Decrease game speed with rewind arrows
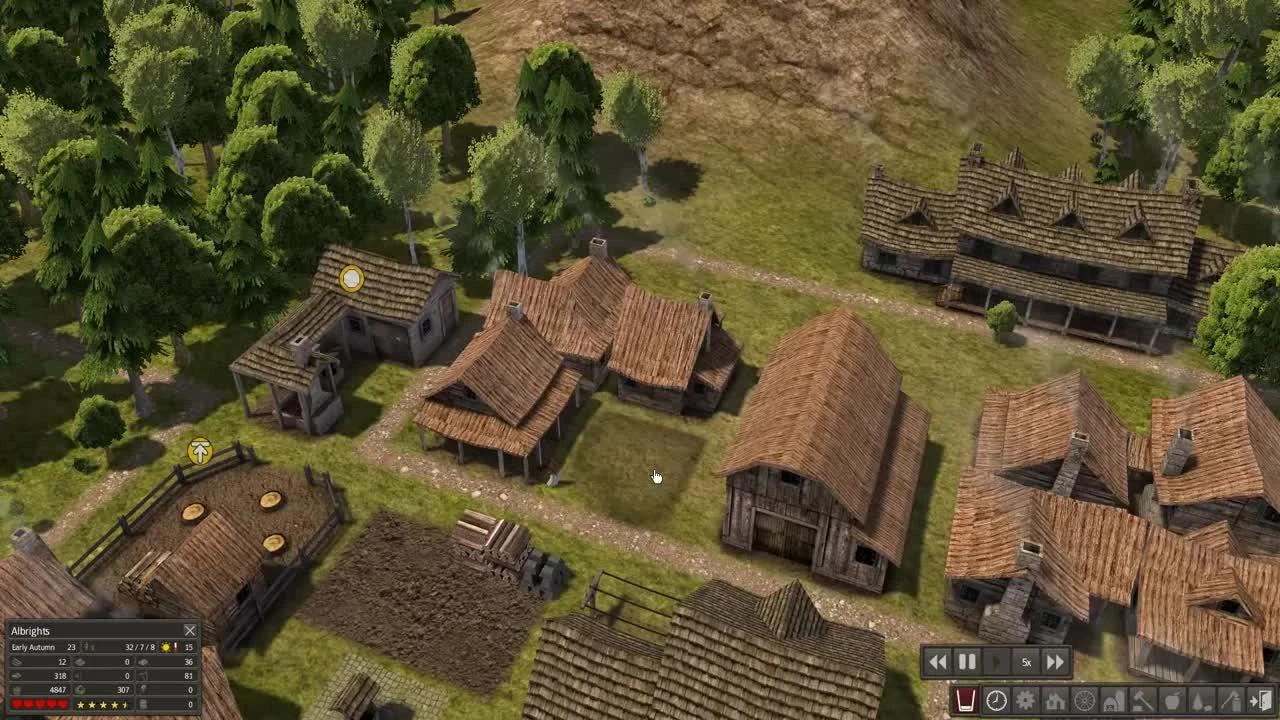Screen dimensions: 1280x720 click(938, 661)
